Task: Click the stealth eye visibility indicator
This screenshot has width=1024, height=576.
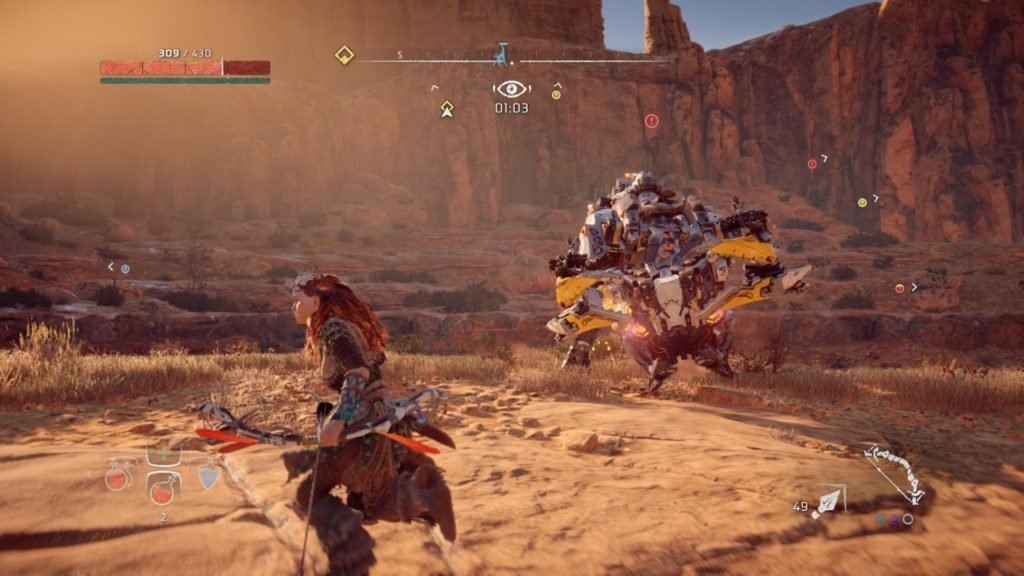Action: point(511,89)
